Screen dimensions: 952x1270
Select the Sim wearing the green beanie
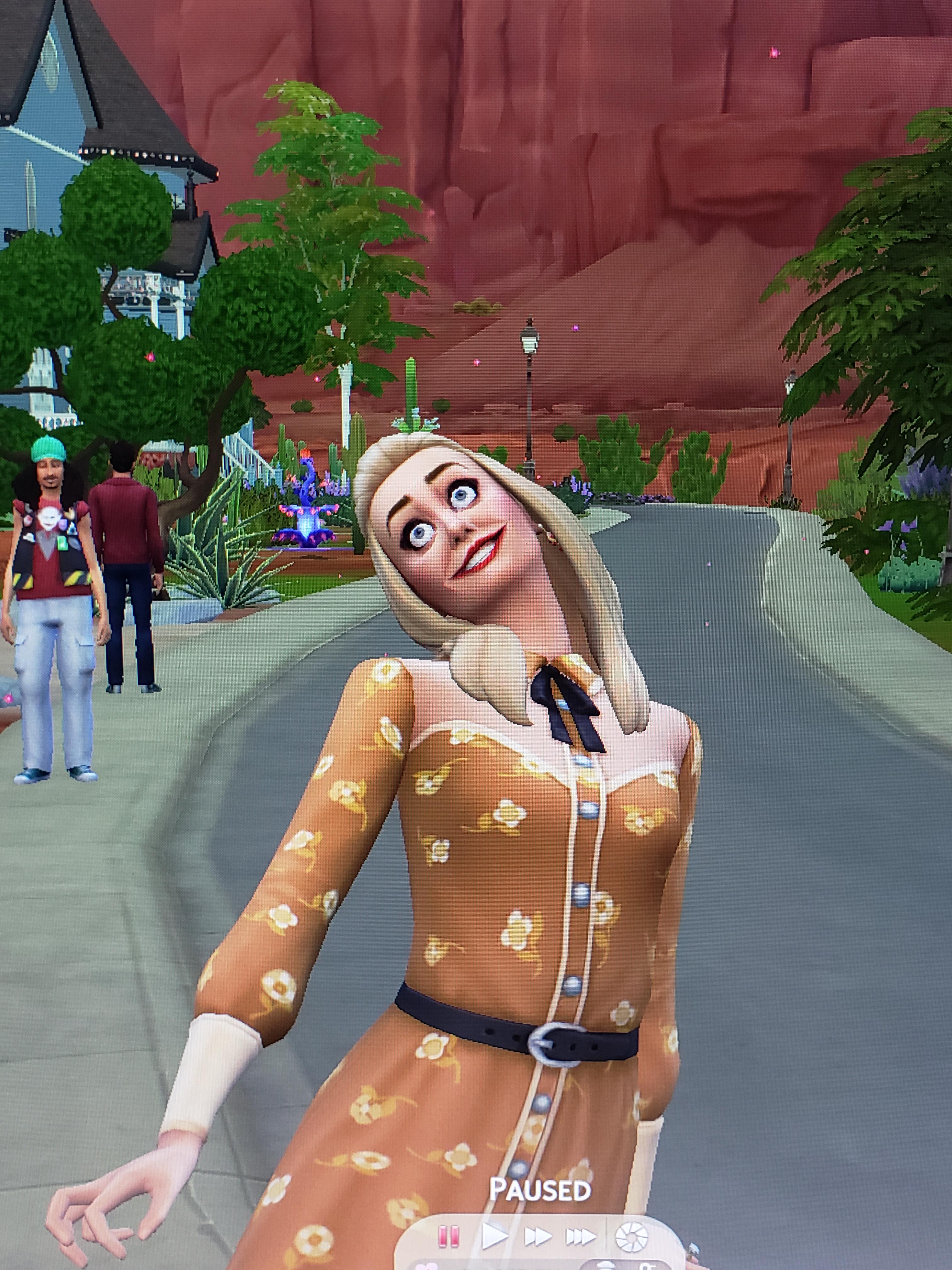click(49, 574)
